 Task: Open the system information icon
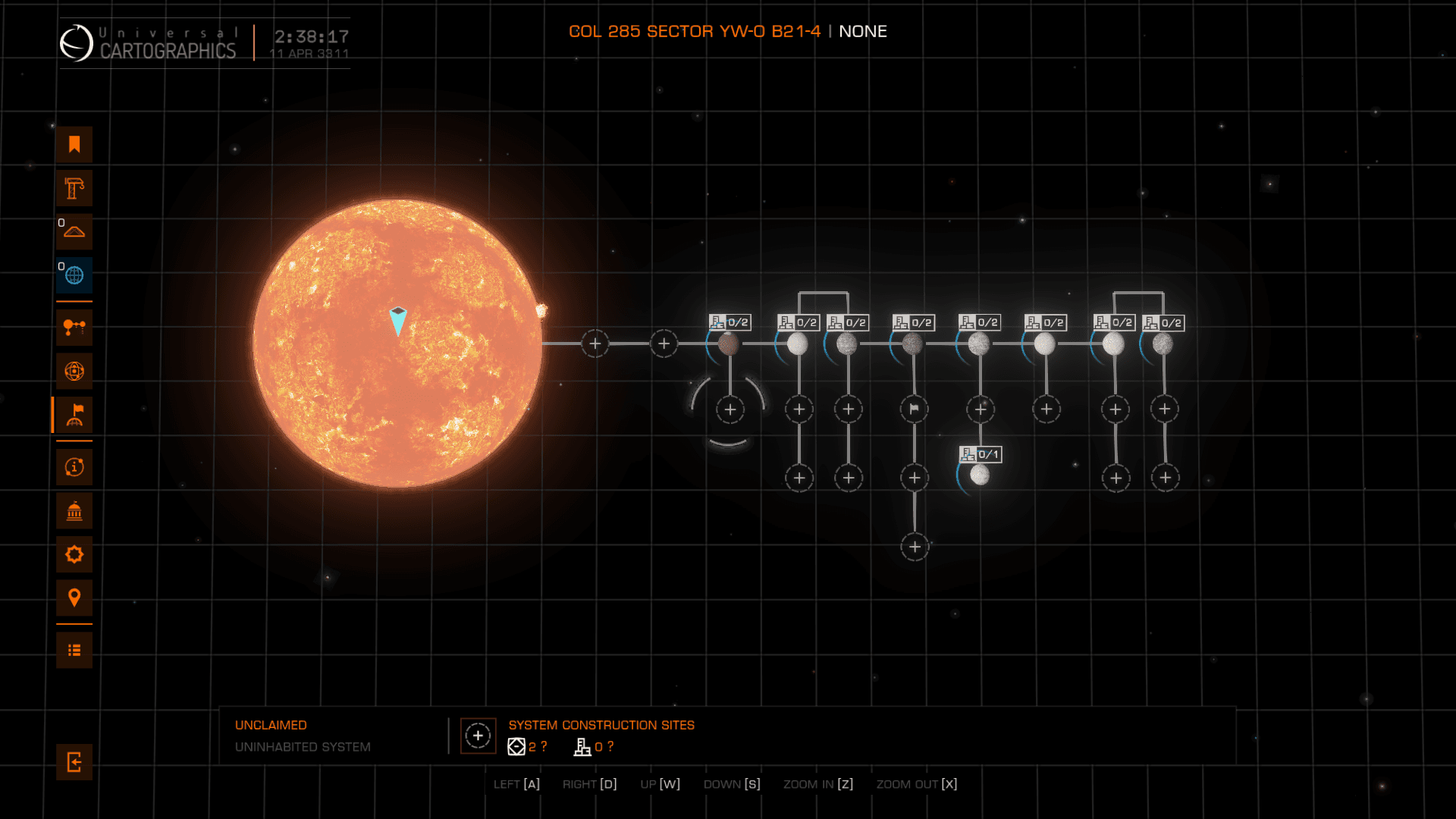(x=74, y=467)
